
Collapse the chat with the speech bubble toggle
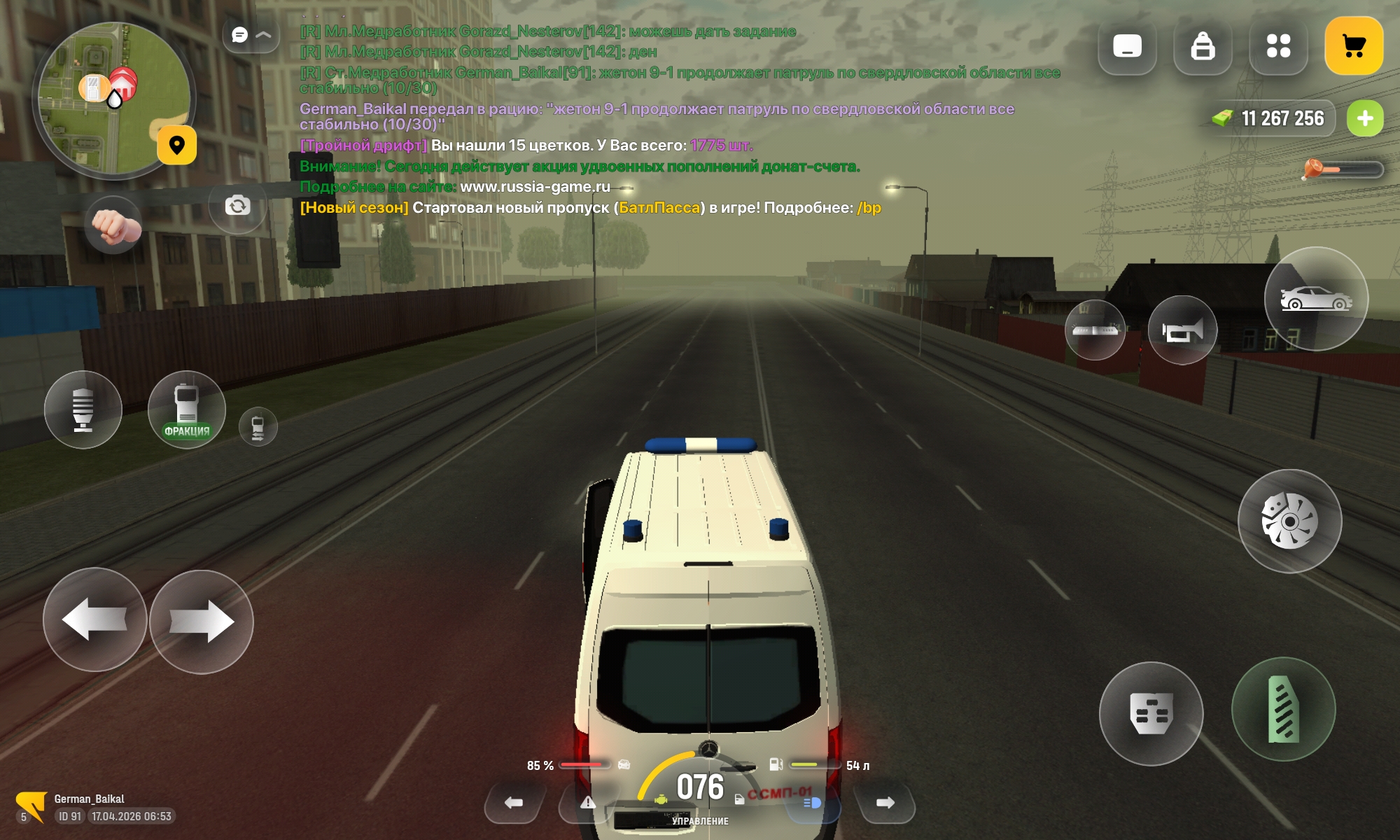[x=251, y=35]
